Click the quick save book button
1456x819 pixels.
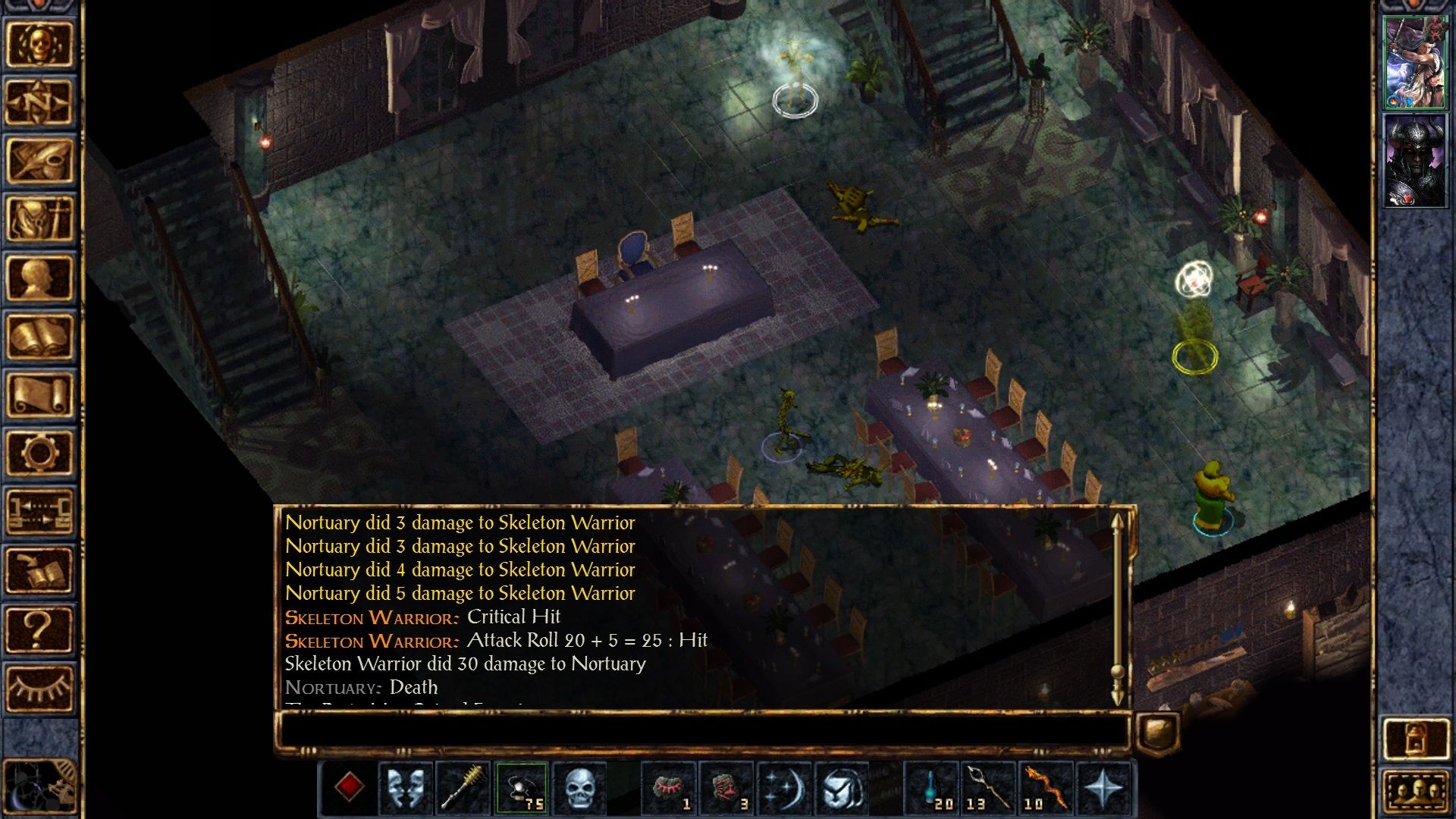click(39, 570)
